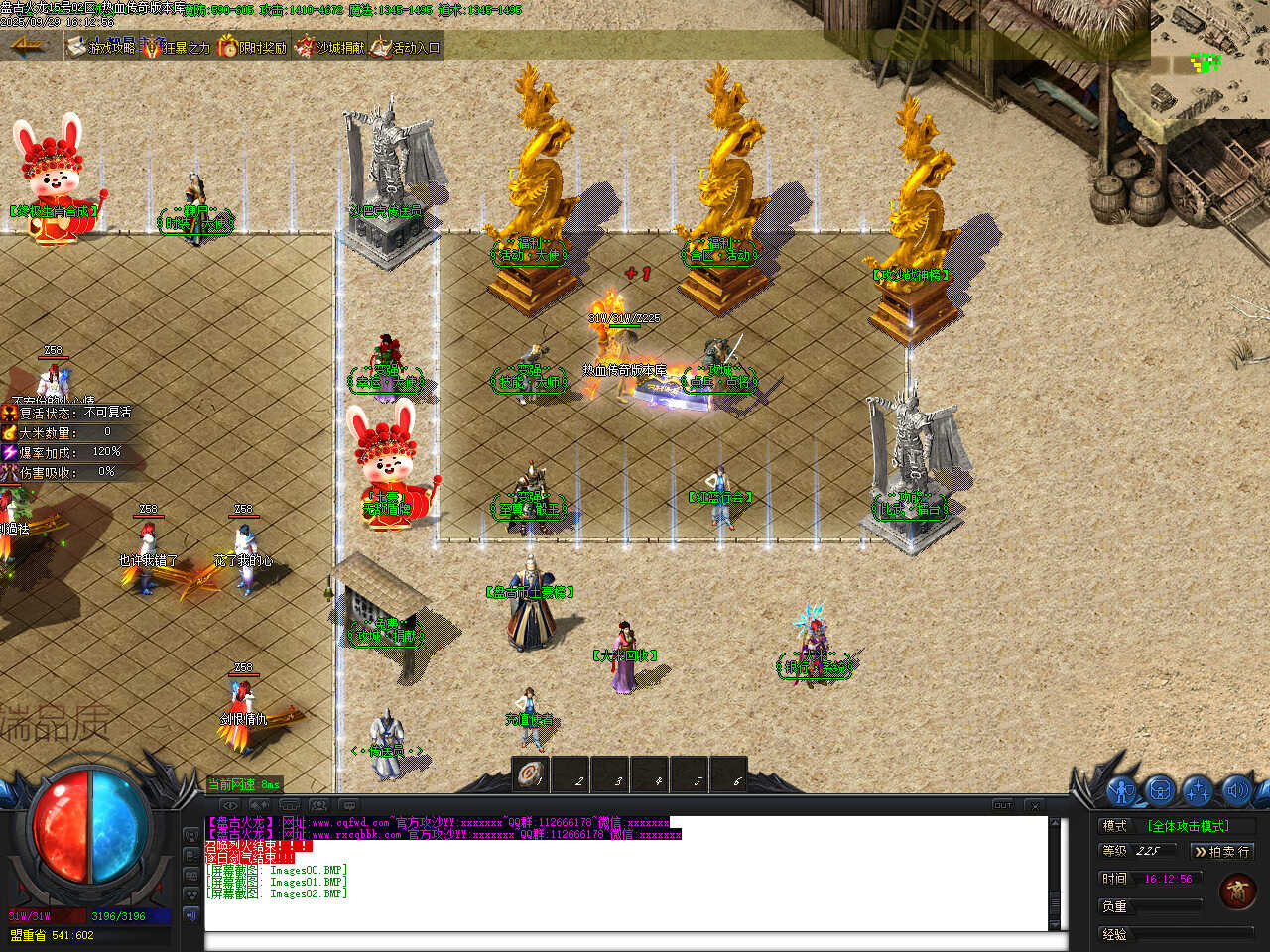
Task: Open the skills sparkle icon
Action: point(1198,791)
